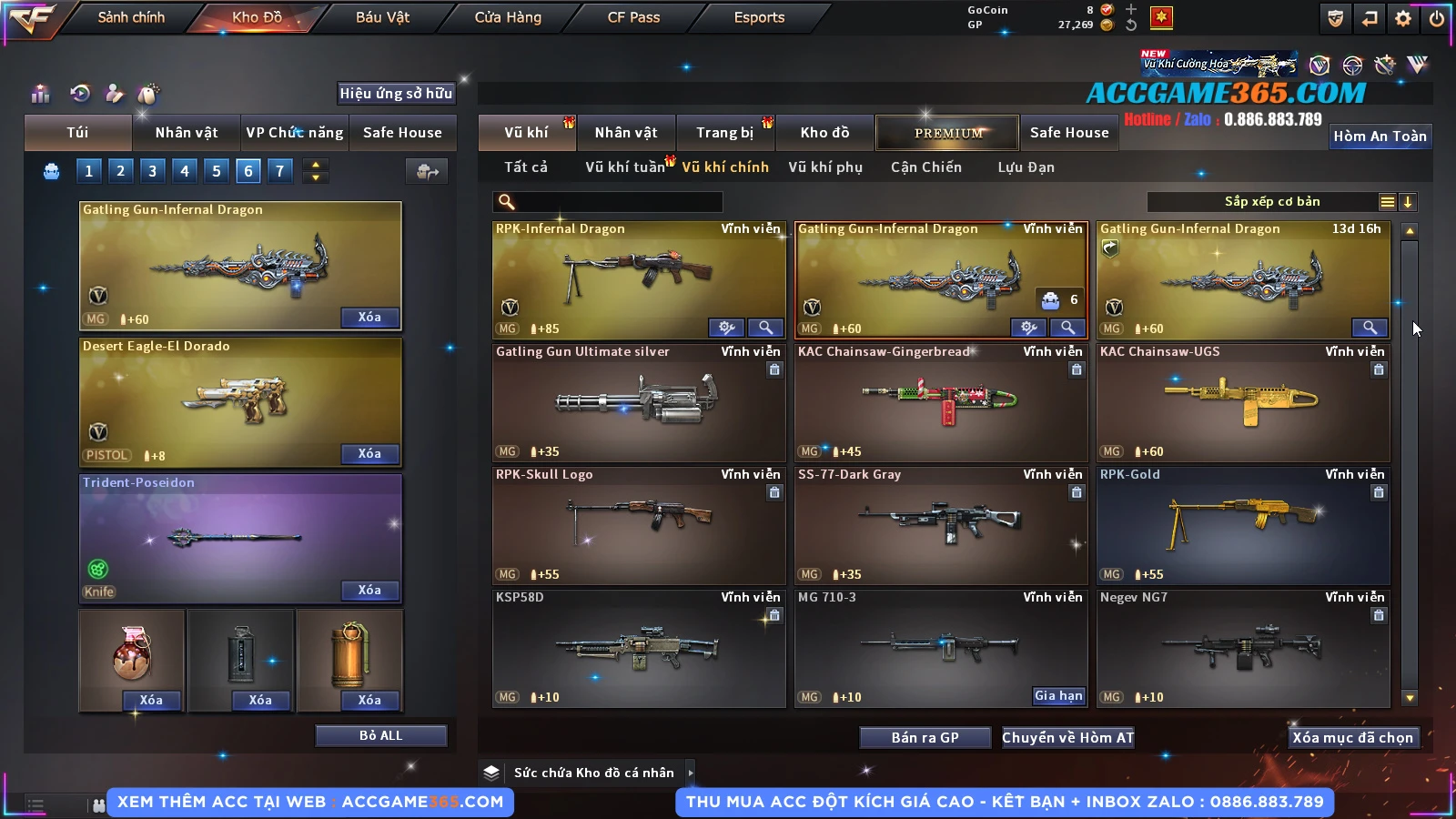The width and height of the screenshot is (1456, 819).
Task: Show the Vũ khí phụ category
Action: click(x=824, y=167)
